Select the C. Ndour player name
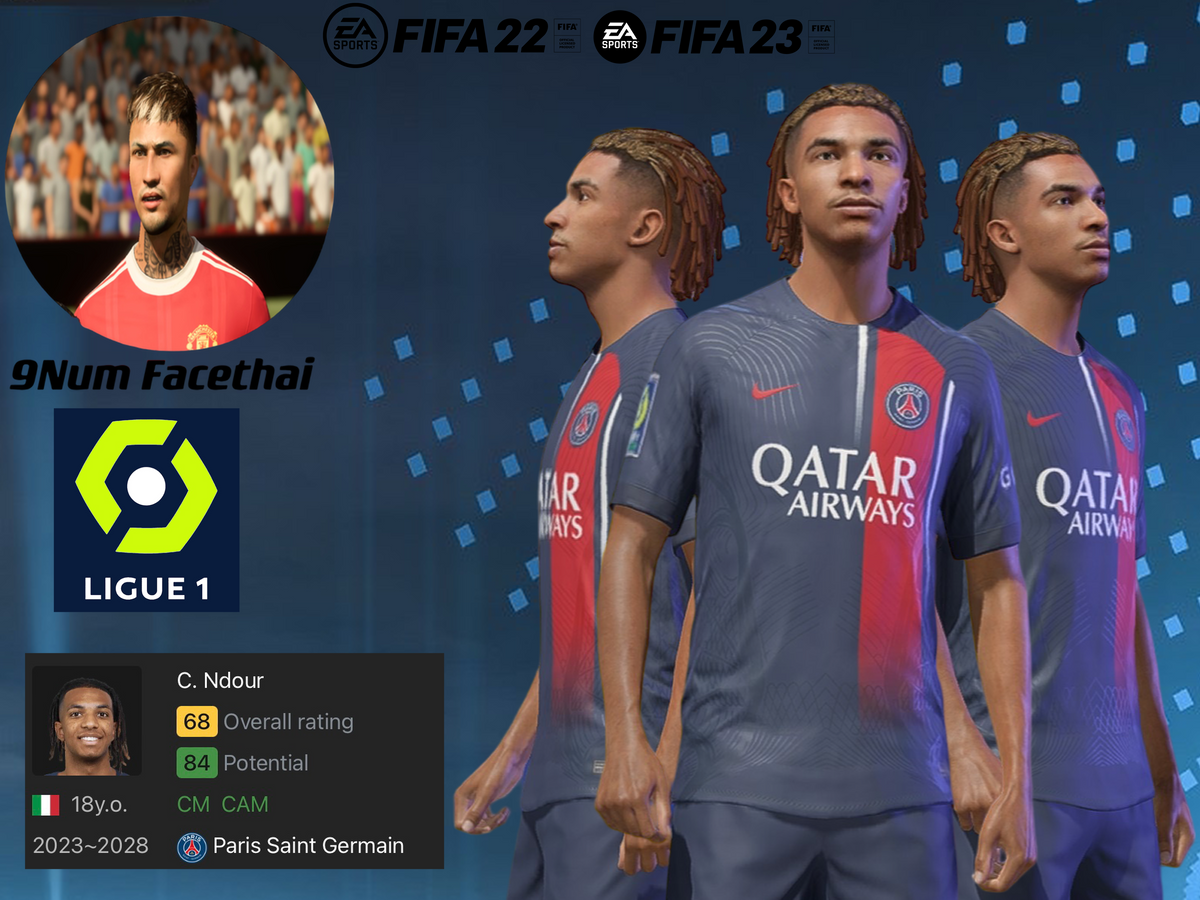 (220, 681)
